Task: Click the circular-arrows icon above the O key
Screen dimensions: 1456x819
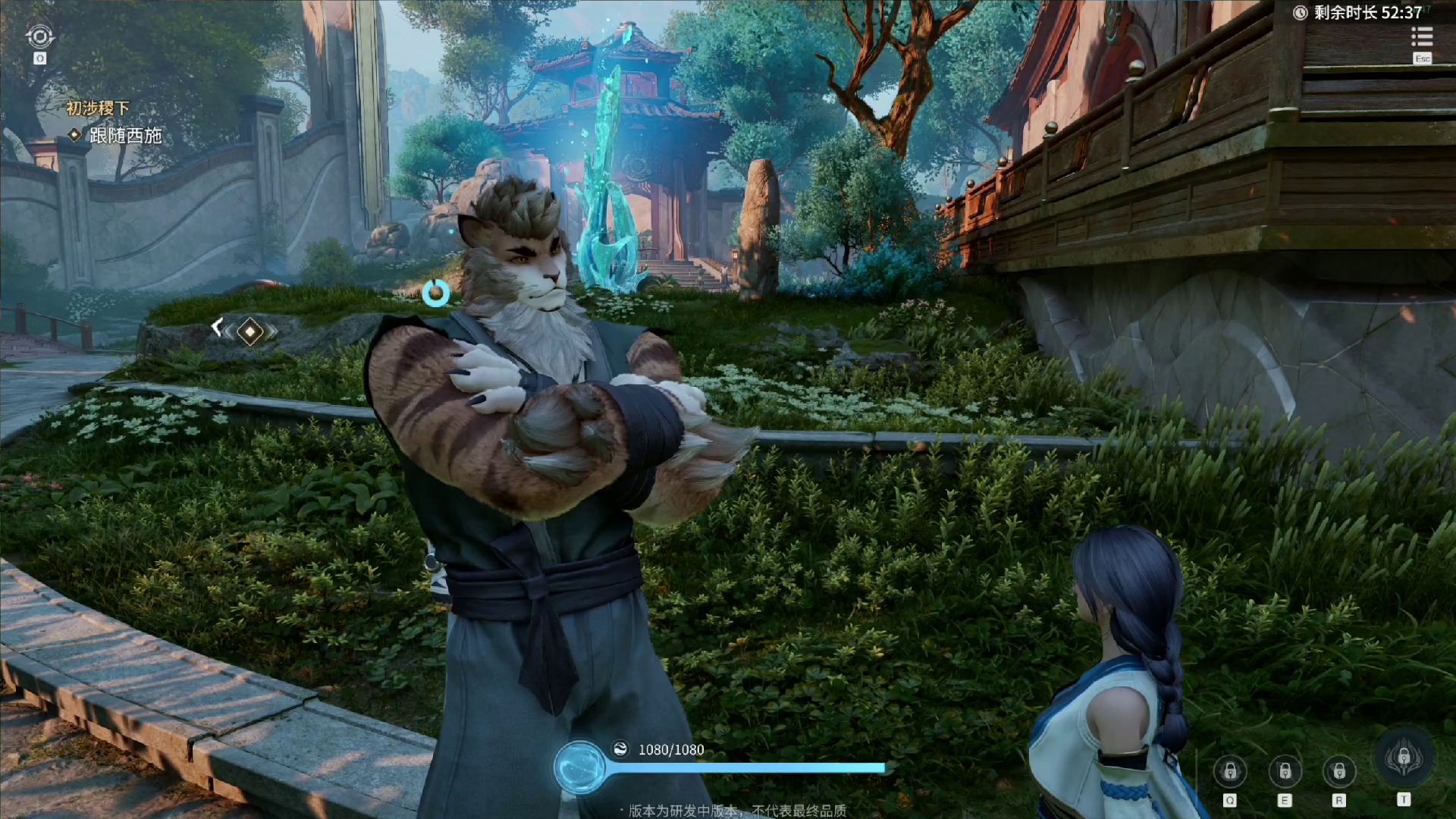Action: [x=39, y=36]
